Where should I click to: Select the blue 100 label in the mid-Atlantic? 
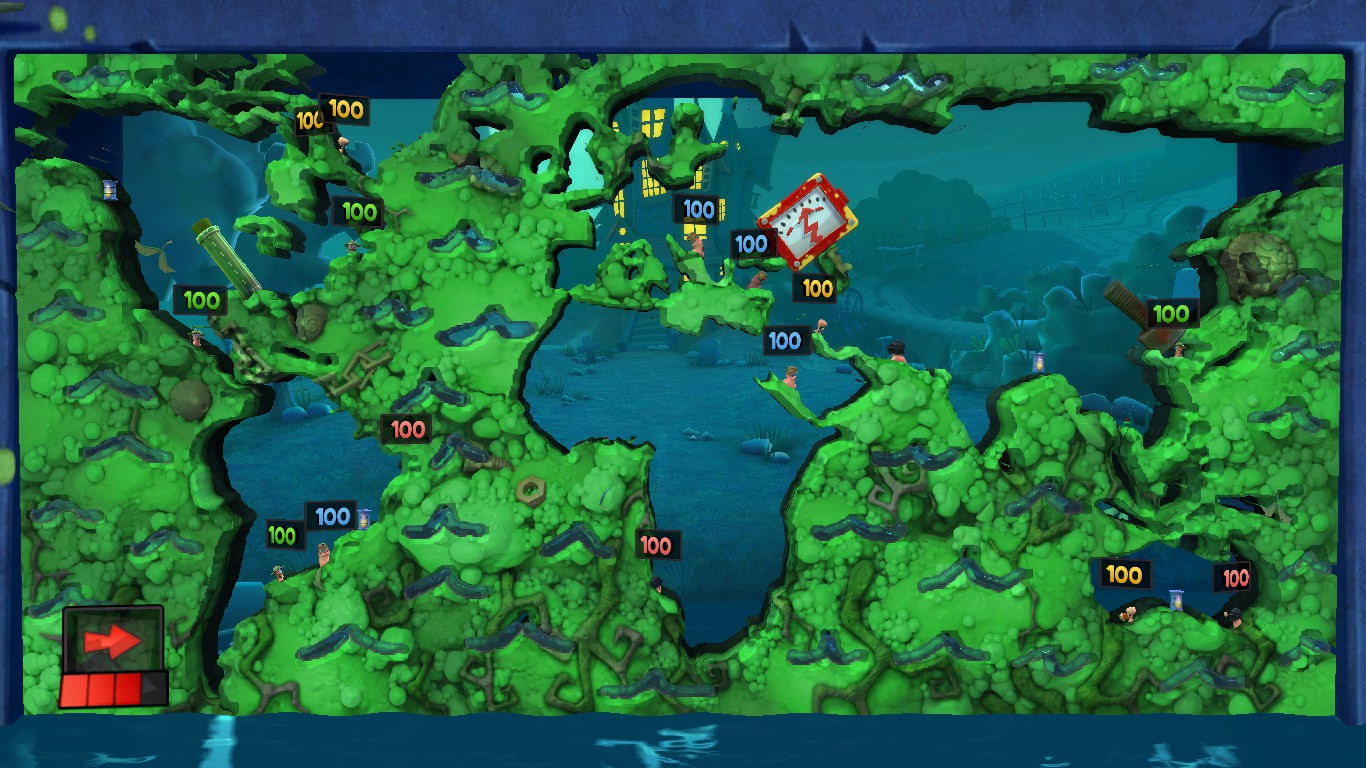pos(786,341)
